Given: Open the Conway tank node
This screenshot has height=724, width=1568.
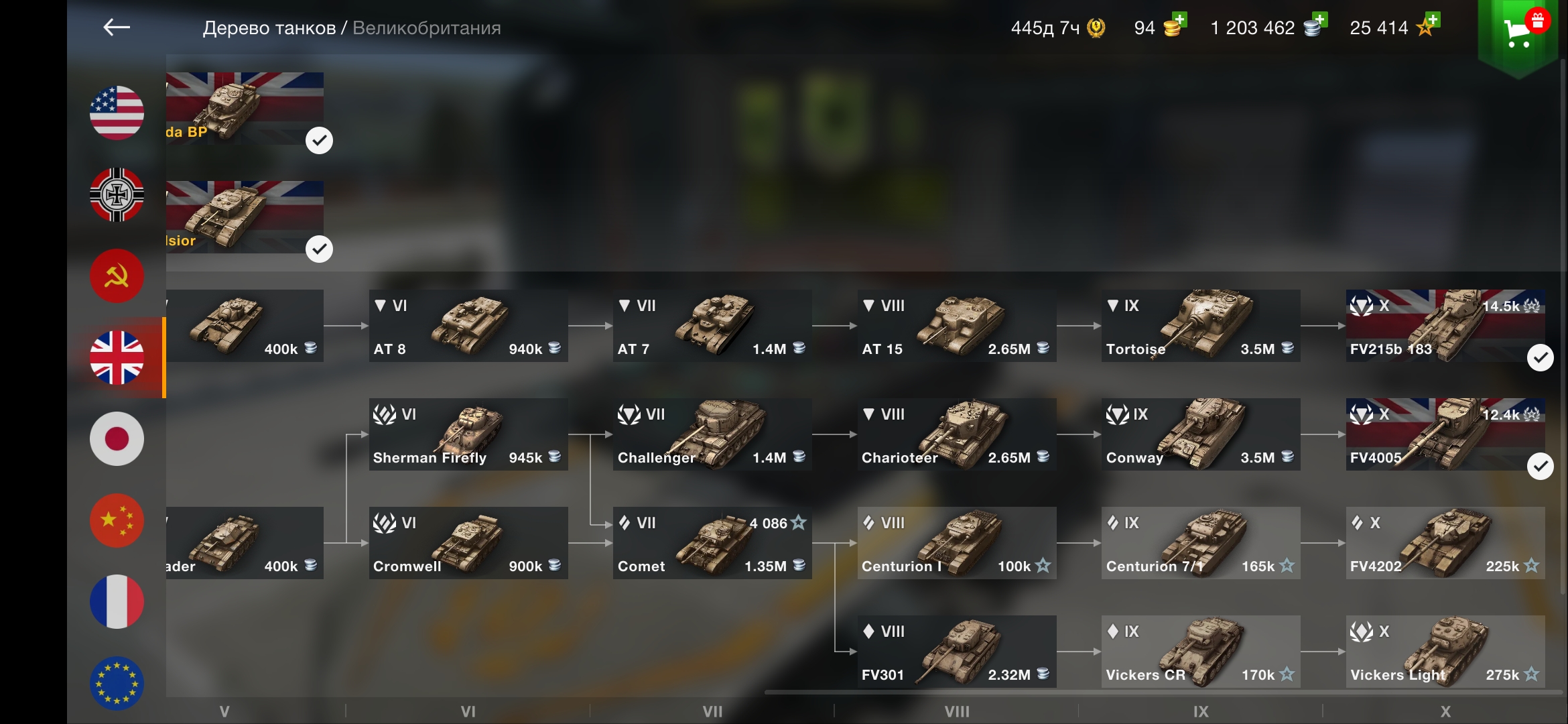Looking at the screenshot, I should pyautogui.click(x=1200, y=435).
